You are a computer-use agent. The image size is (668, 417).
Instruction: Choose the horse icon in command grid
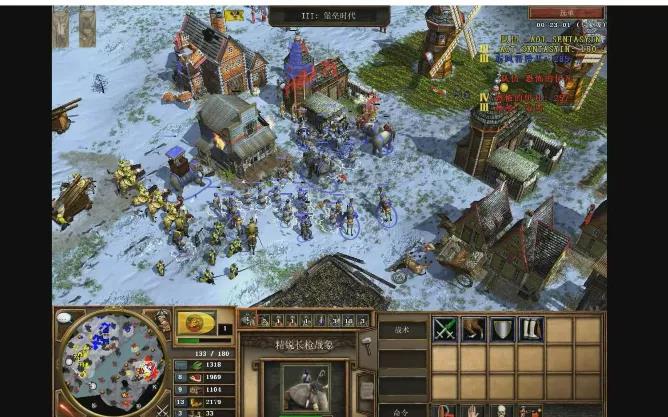(x=473, y=329)
